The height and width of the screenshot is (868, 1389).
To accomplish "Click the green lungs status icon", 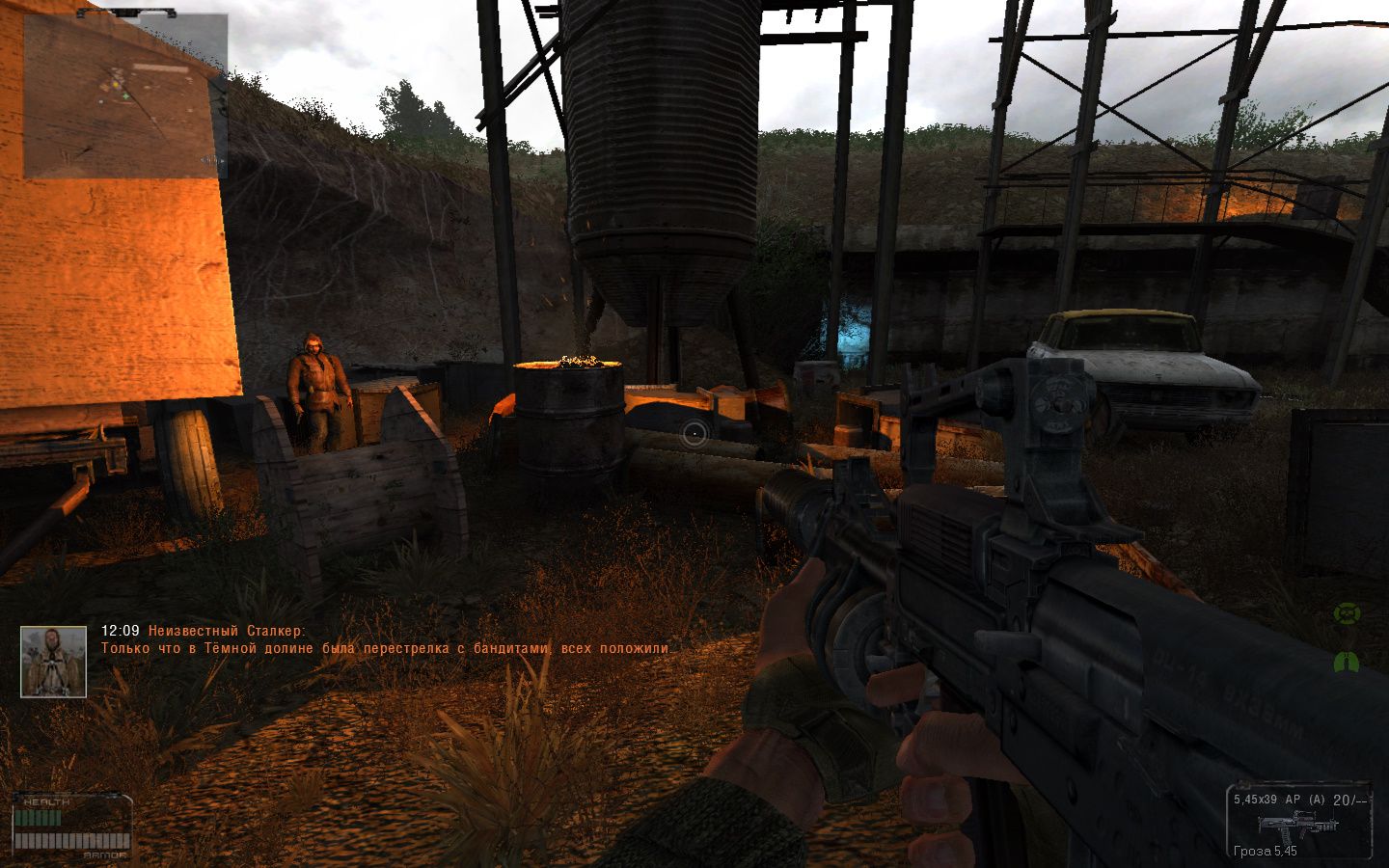I will pyautogui.click(x=1347, y=662).
